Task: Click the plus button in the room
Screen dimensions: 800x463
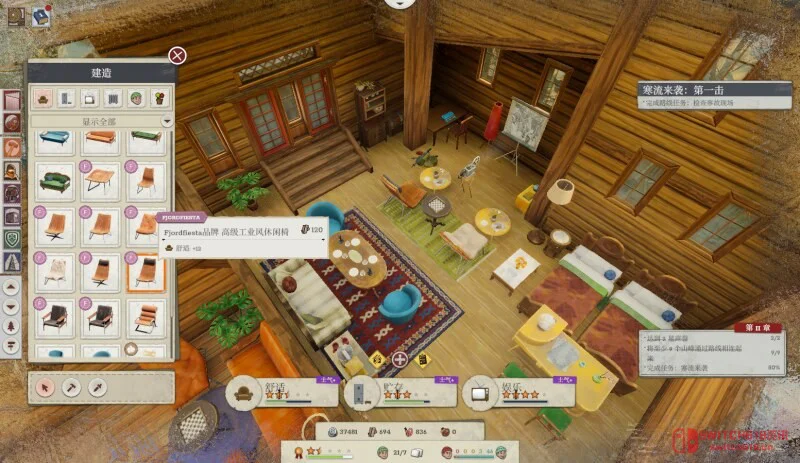Action: 400,359
